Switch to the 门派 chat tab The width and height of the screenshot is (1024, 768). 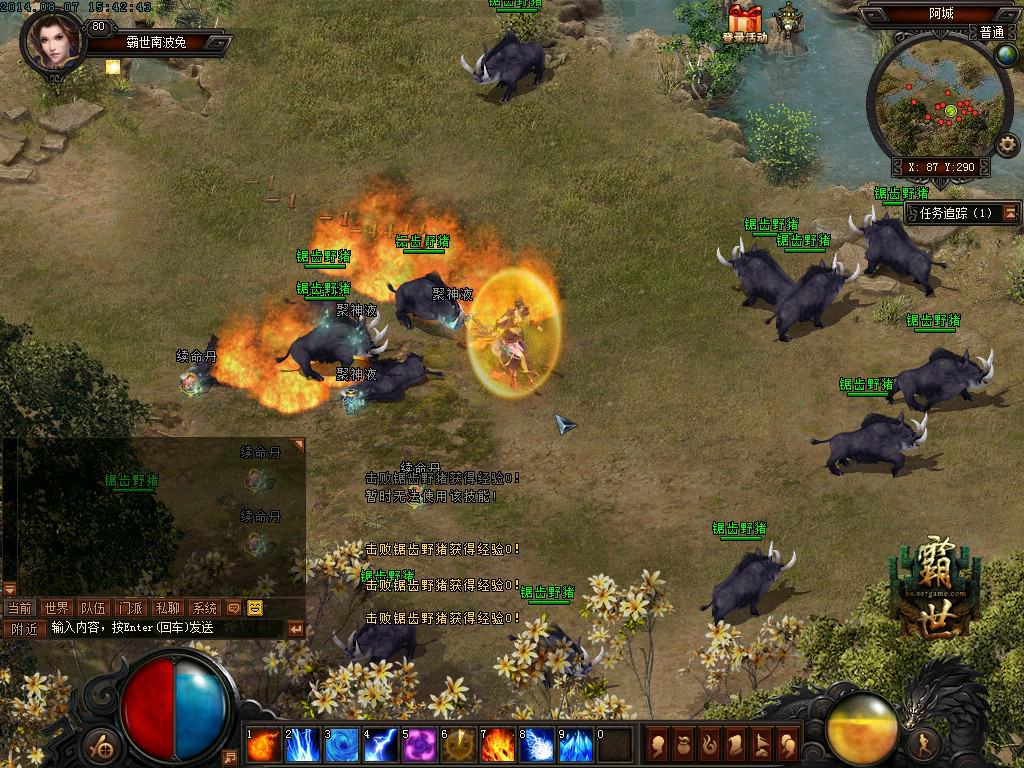click(x=131, y=608)
